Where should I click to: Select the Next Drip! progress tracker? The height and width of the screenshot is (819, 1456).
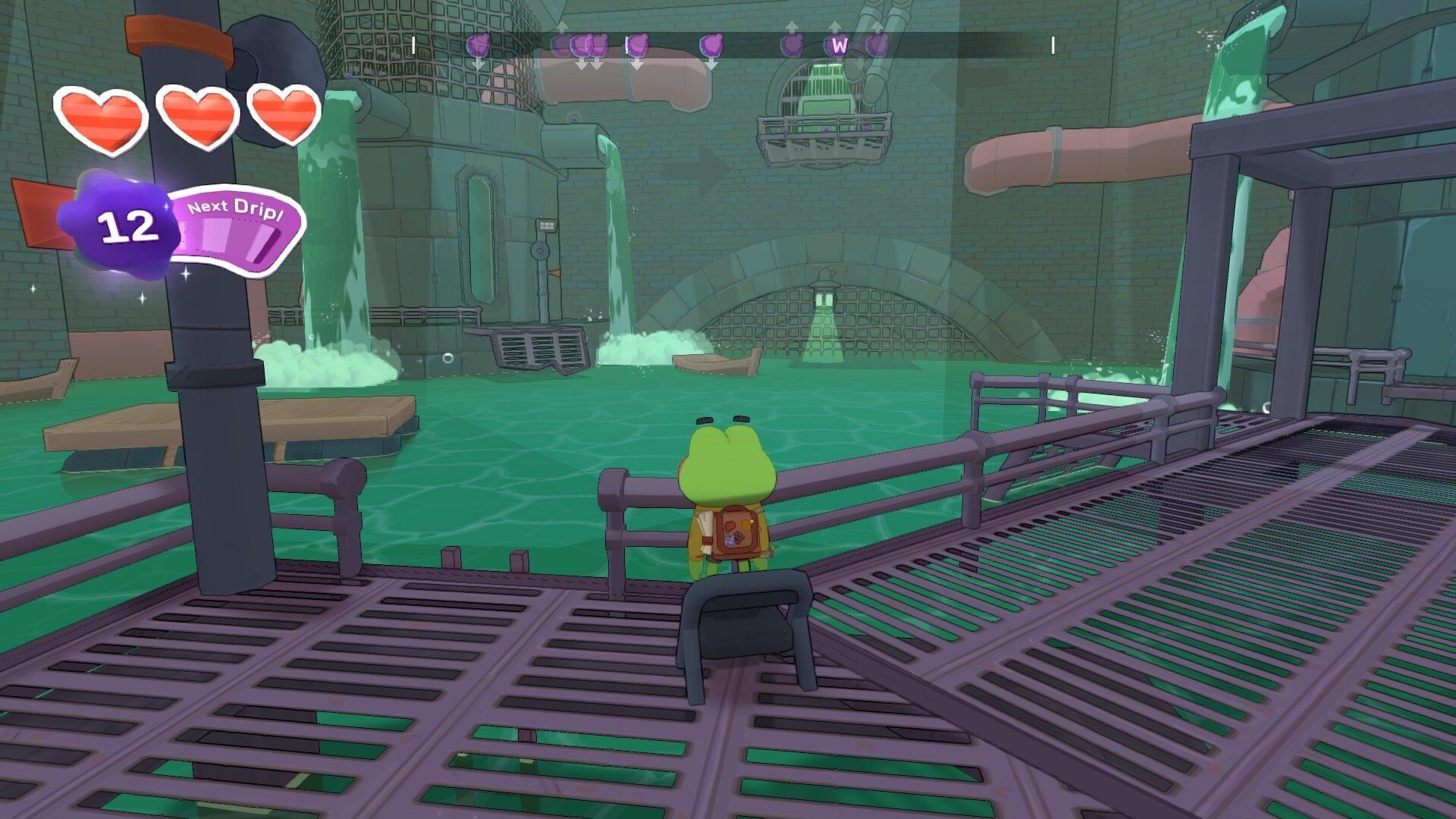point(237,231)
